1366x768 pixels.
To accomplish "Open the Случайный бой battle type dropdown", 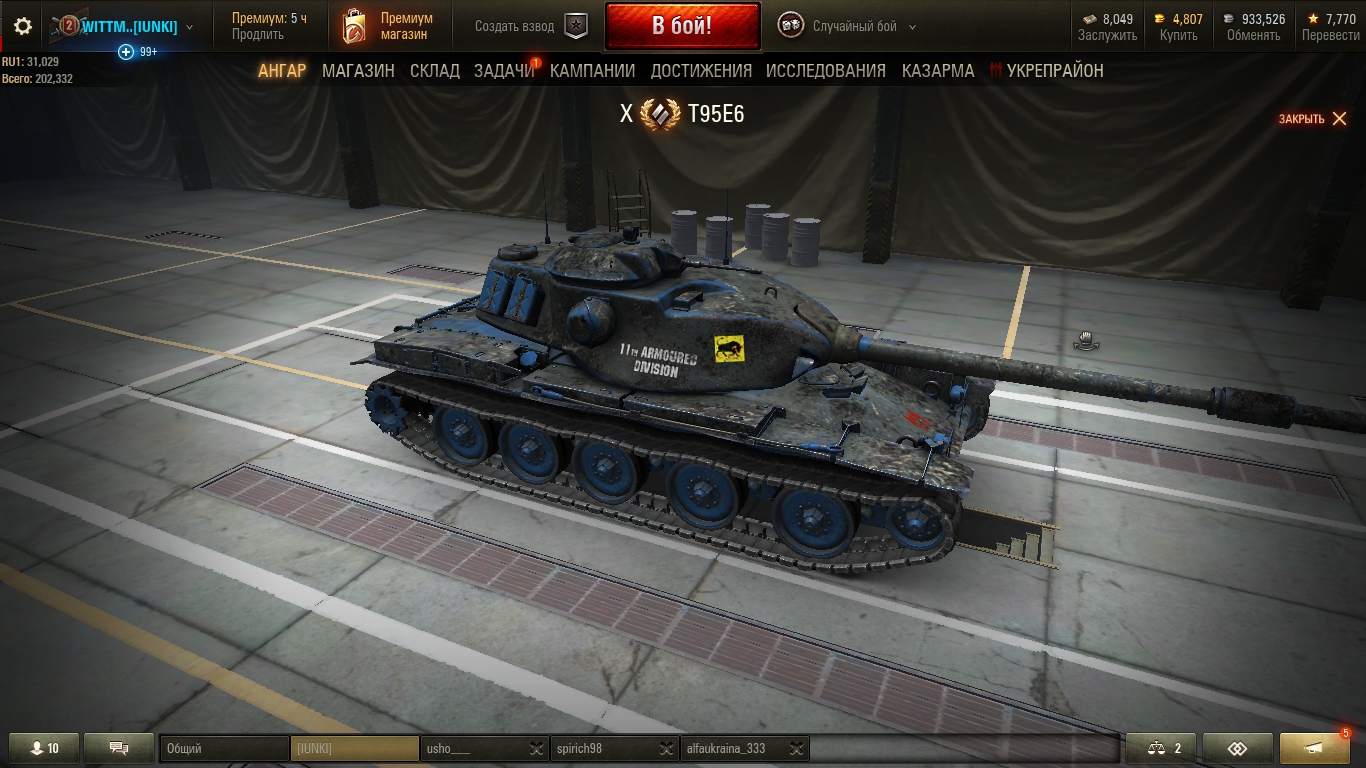I will [x=848, y=27].
